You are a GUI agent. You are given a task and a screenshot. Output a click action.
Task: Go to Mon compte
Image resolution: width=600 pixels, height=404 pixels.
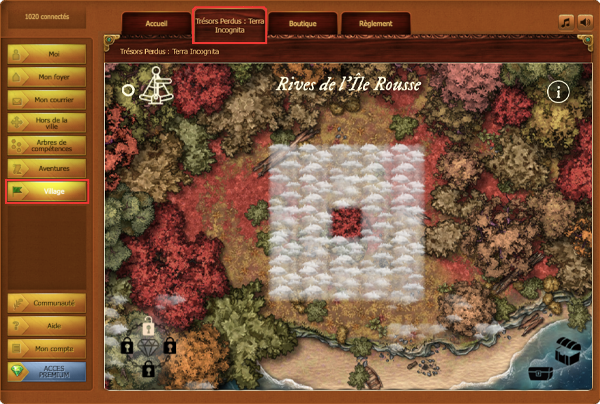47,348
